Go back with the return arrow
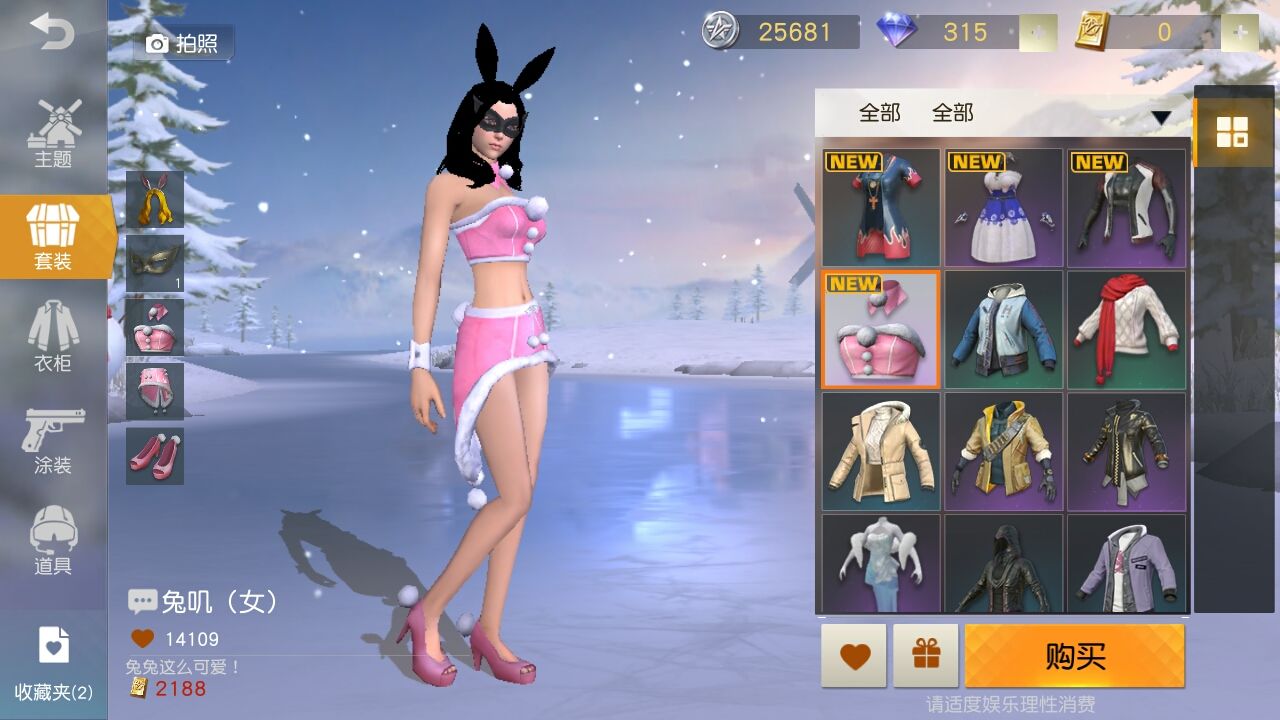1280x720 pixels. (52, 32)
